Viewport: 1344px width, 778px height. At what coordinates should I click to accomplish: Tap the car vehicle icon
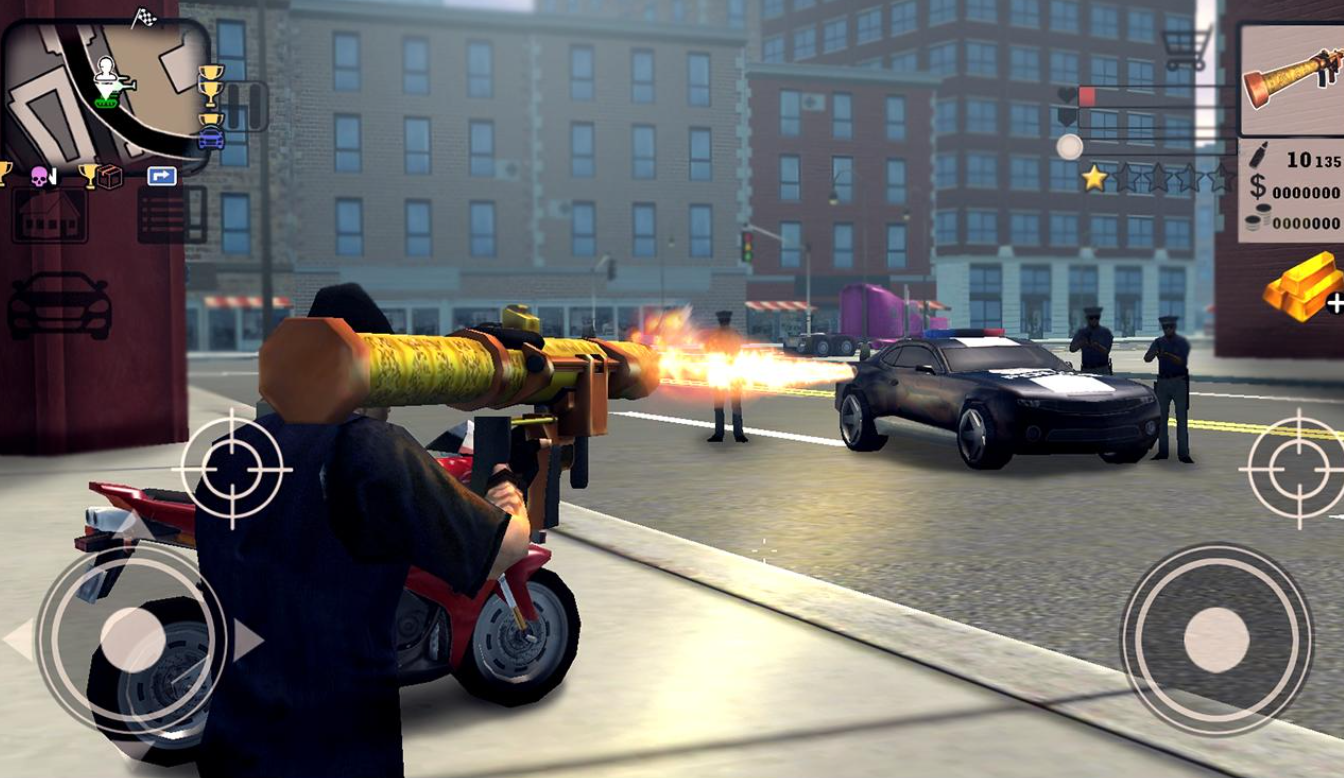(59, 305)
